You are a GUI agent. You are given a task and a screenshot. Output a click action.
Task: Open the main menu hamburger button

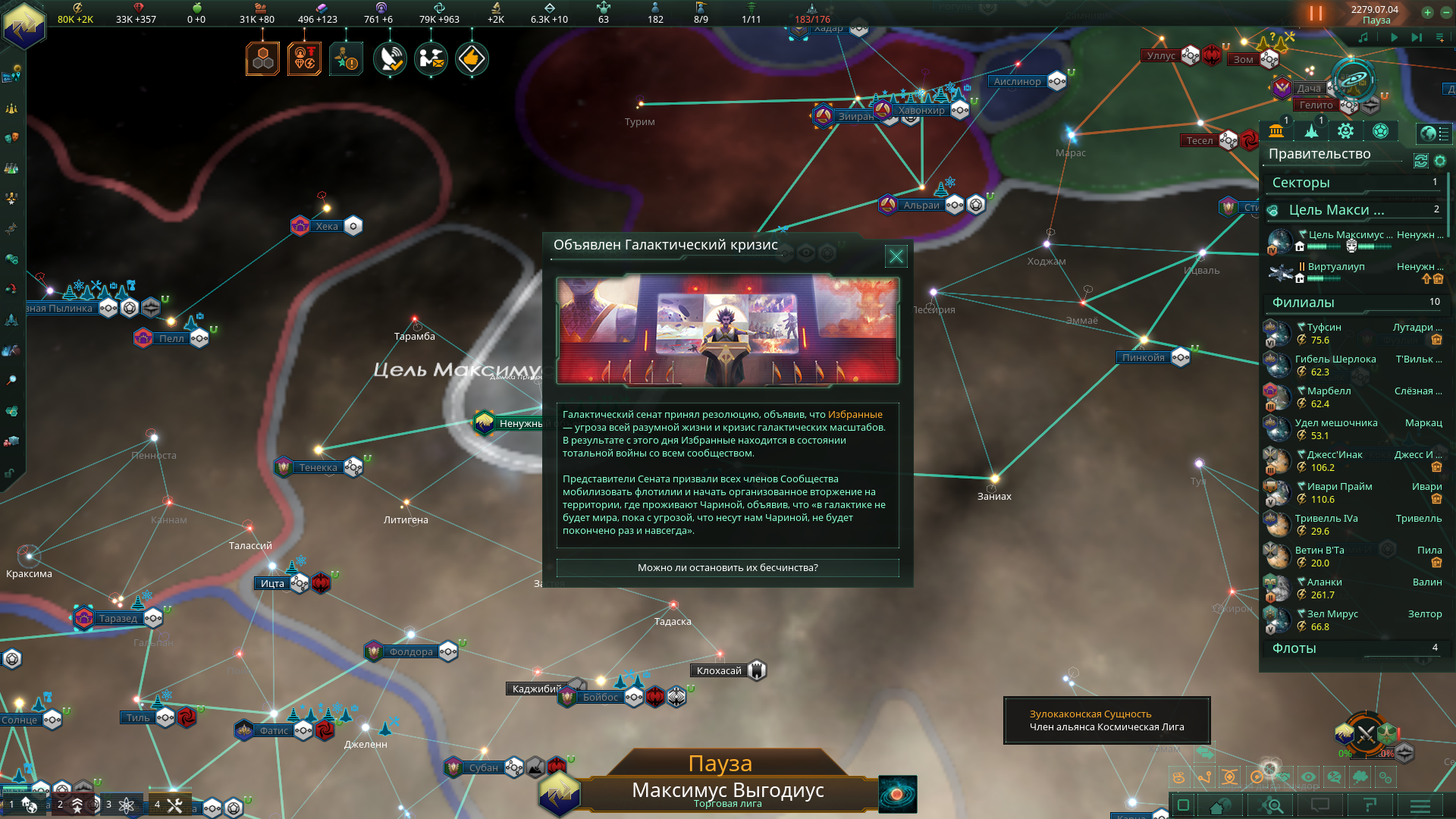(x=1420, y=806)
